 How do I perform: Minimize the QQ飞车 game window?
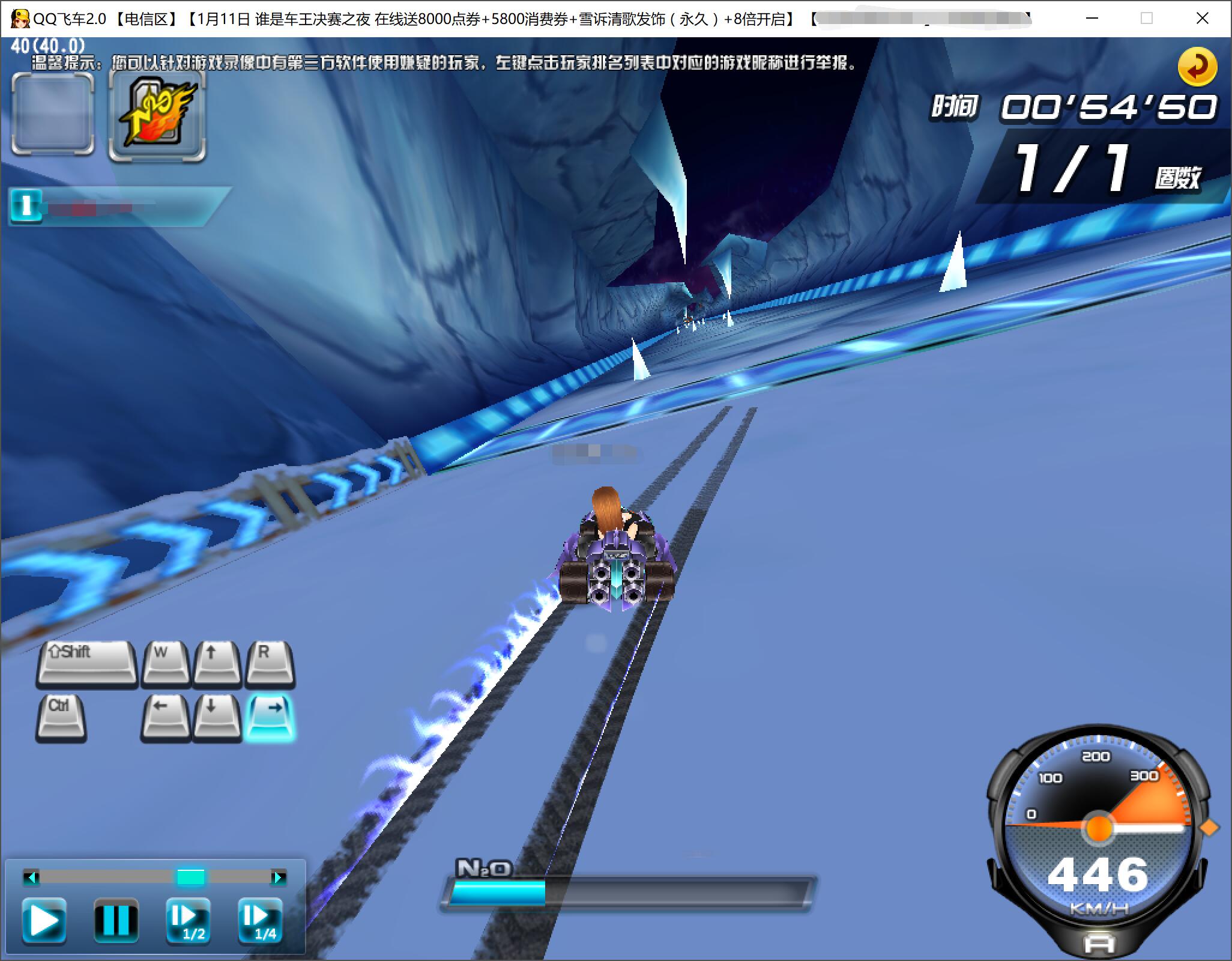click(1092, 19)
